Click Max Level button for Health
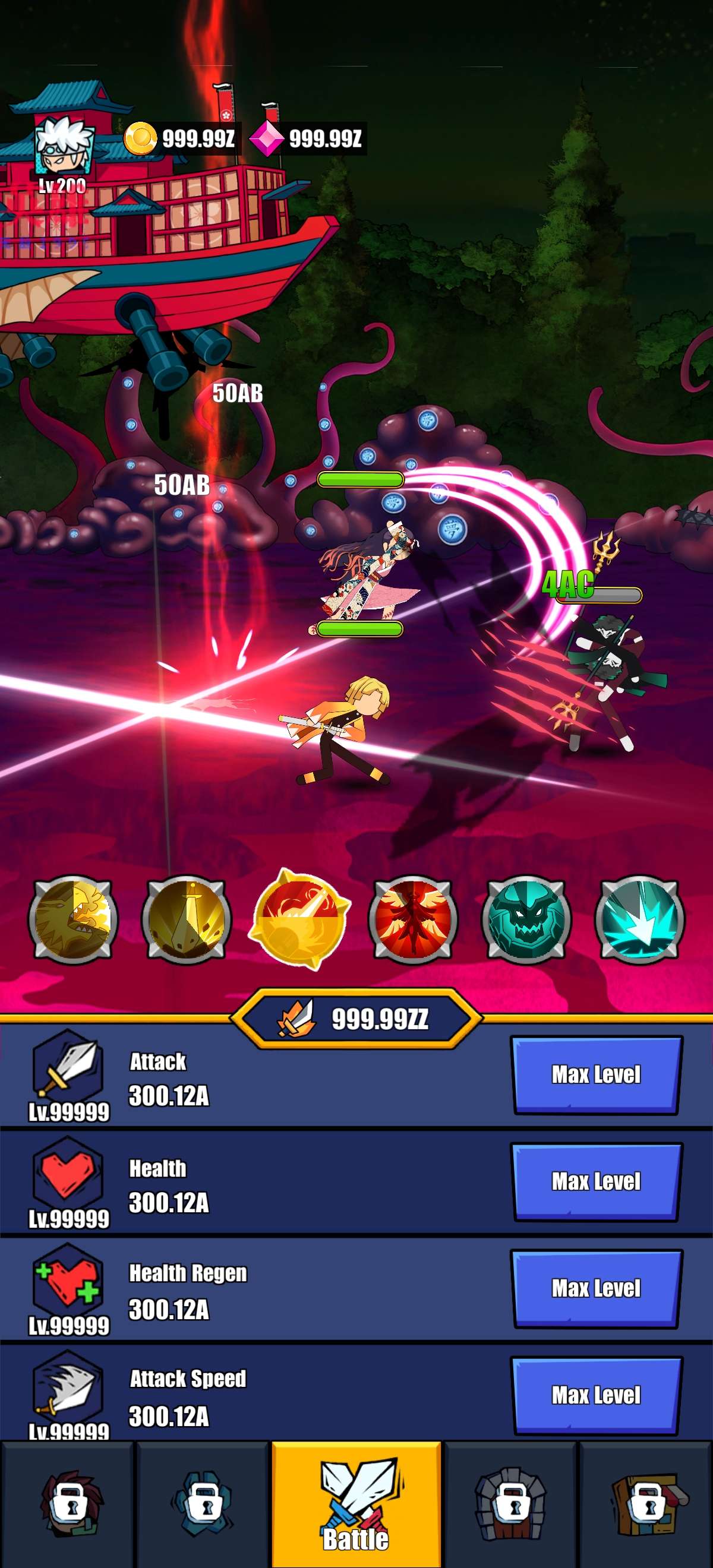This screenshot has width=713, height=1568. pyautogui.click(x=596, y=1181)
